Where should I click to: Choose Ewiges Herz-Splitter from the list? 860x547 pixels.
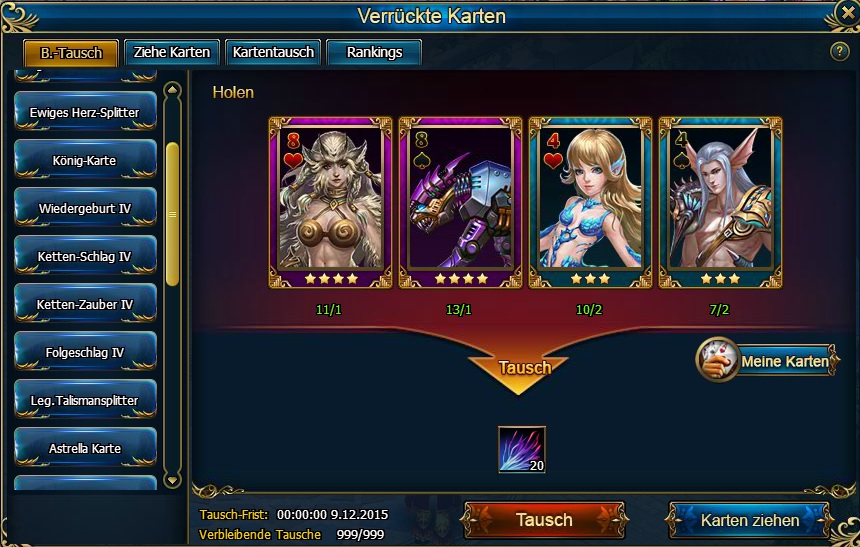coord(85,112)
